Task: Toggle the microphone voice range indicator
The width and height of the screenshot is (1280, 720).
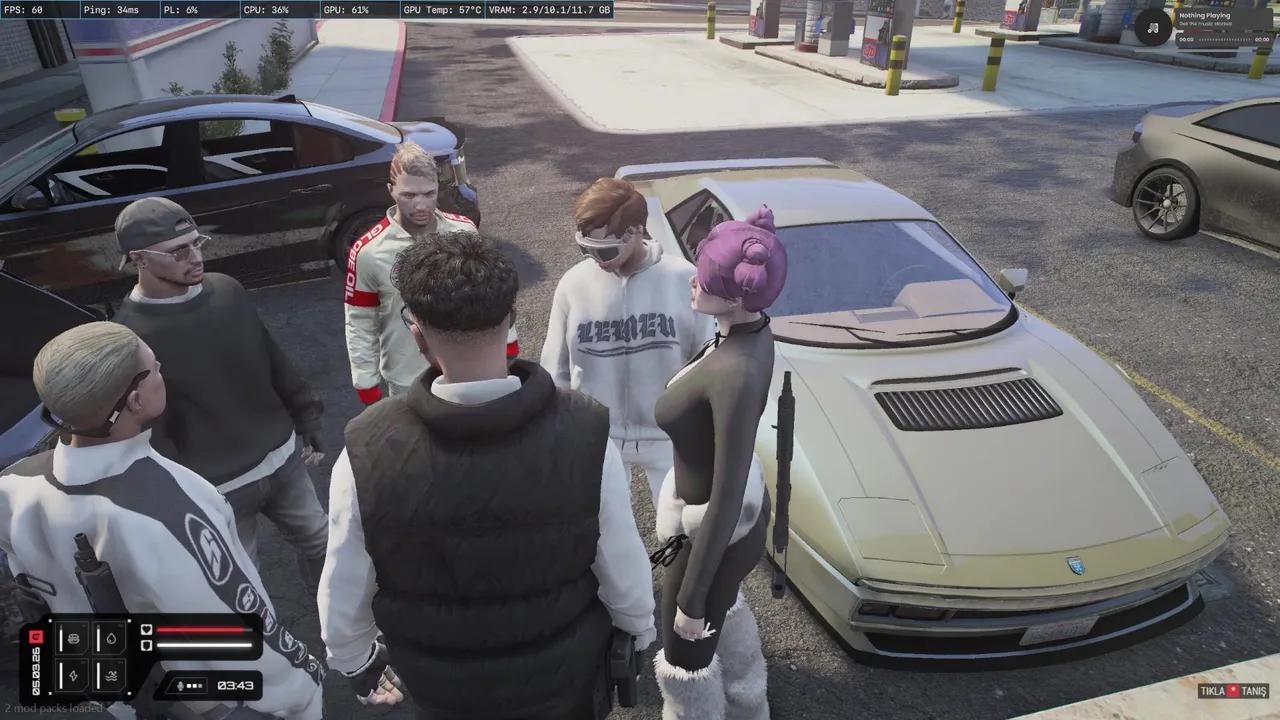Action: tap(188, 686)
